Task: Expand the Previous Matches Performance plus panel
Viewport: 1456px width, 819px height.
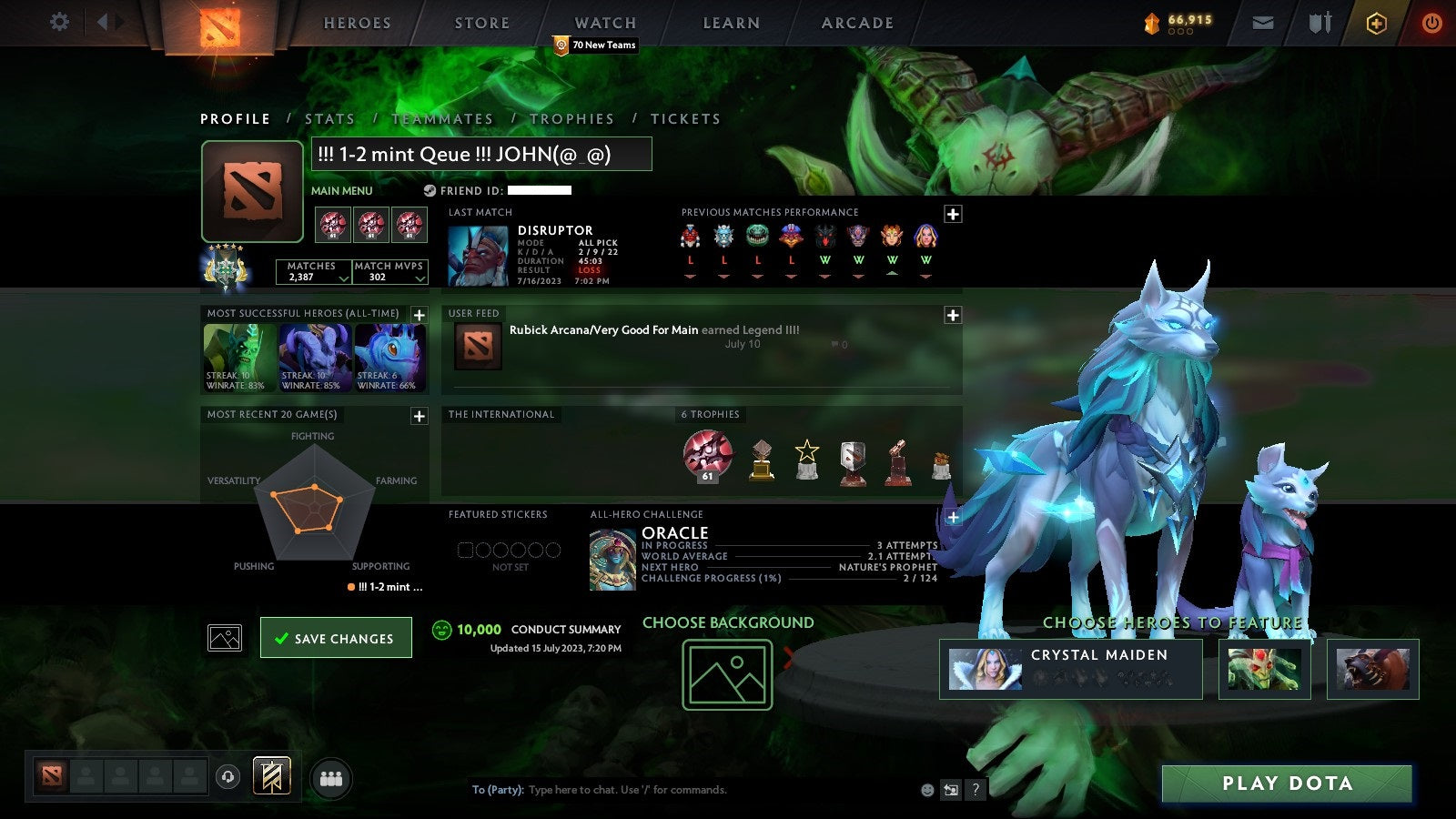Action: click(952, 213)
